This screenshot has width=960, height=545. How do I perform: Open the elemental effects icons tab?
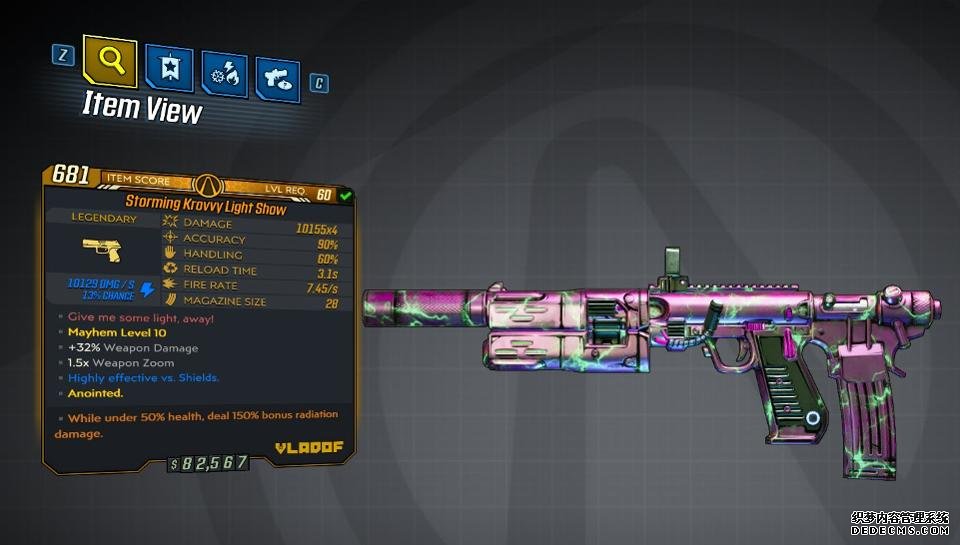point(224,73)
